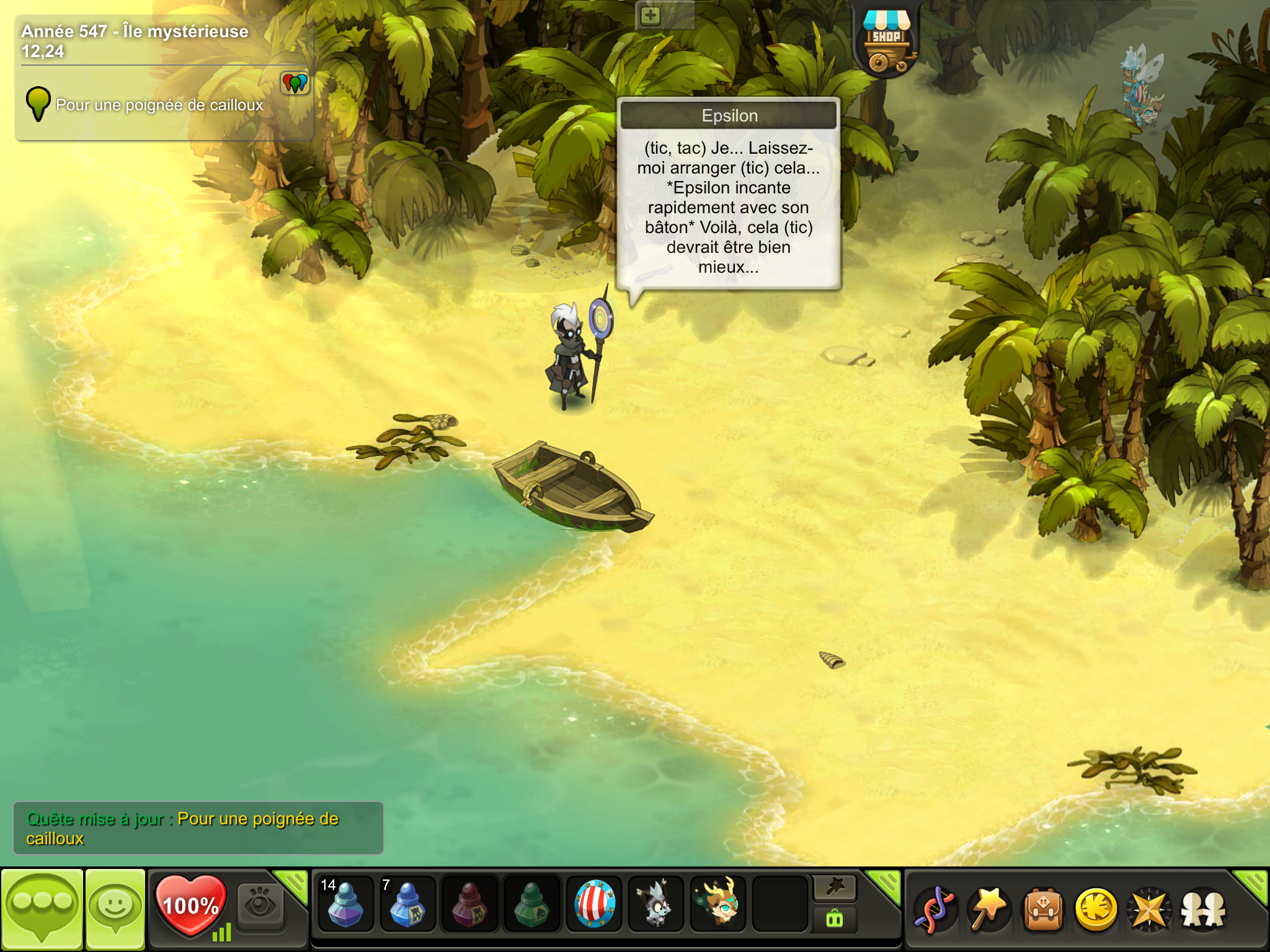
Task: Select the dark red potion slot
Action: pos(469,904)
